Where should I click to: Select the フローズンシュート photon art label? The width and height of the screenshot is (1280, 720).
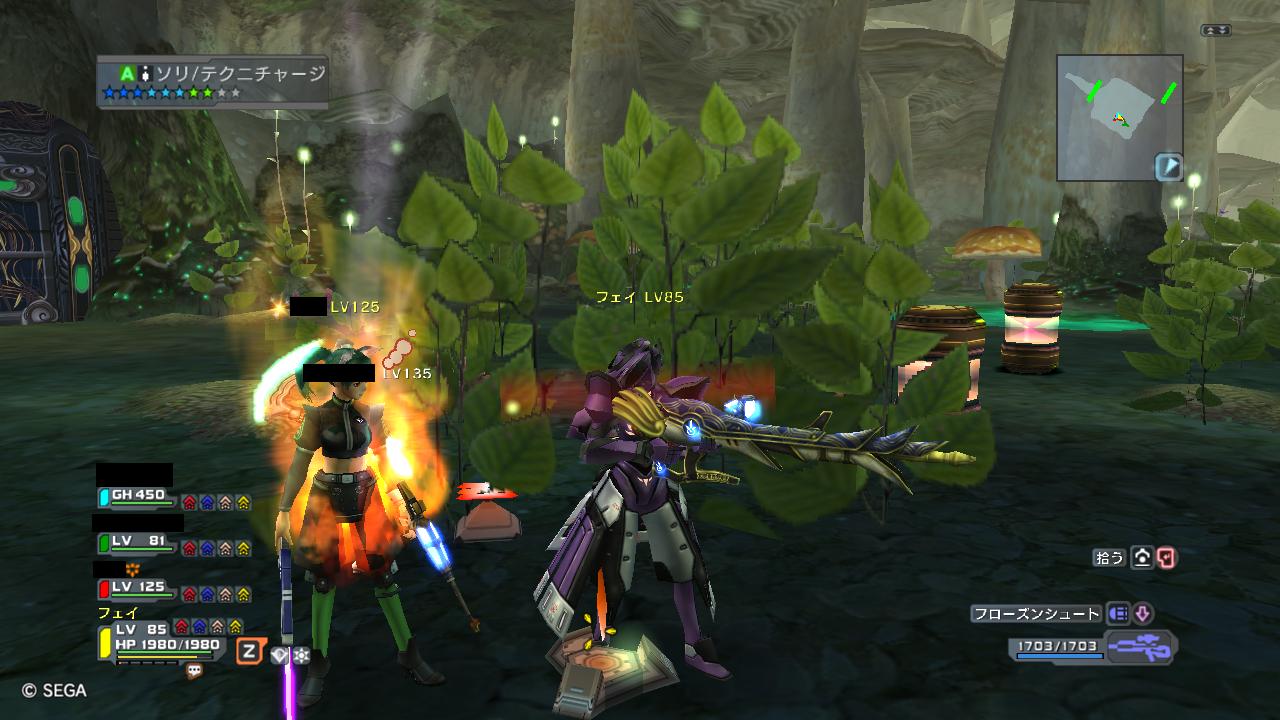coord(1036,614)
